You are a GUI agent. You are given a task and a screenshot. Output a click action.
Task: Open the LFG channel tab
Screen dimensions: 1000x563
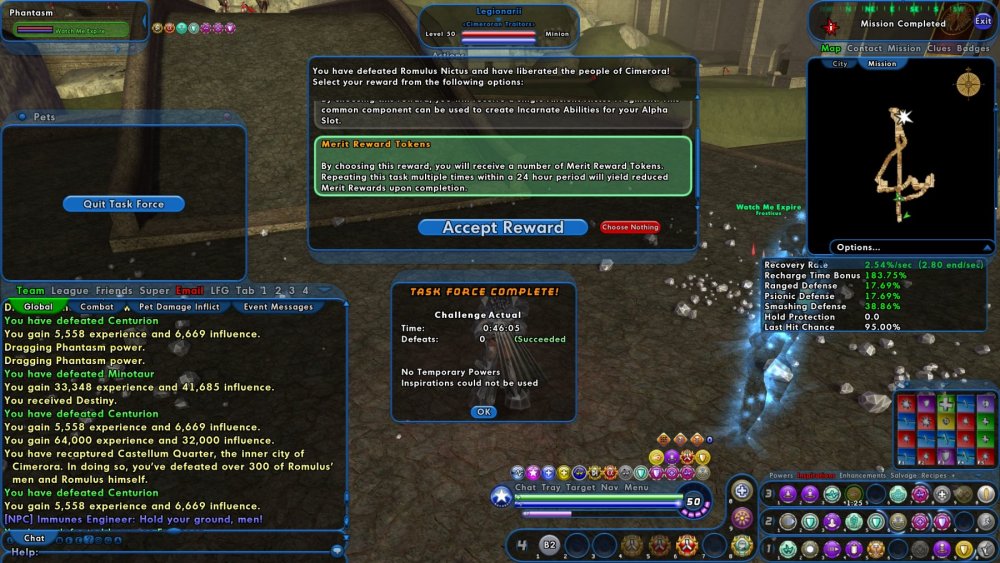tap(219, 291)
